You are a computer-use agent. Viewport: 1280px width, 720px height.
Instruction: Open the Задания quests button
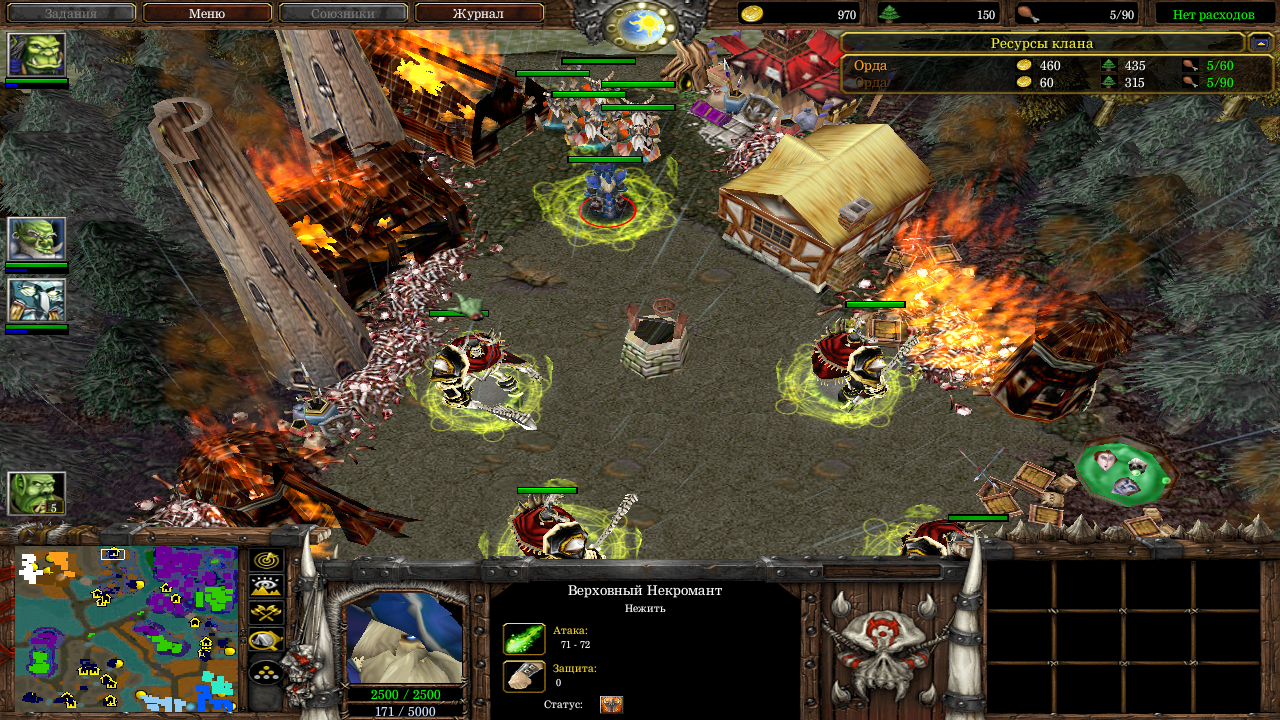click(x=71, y=13)
